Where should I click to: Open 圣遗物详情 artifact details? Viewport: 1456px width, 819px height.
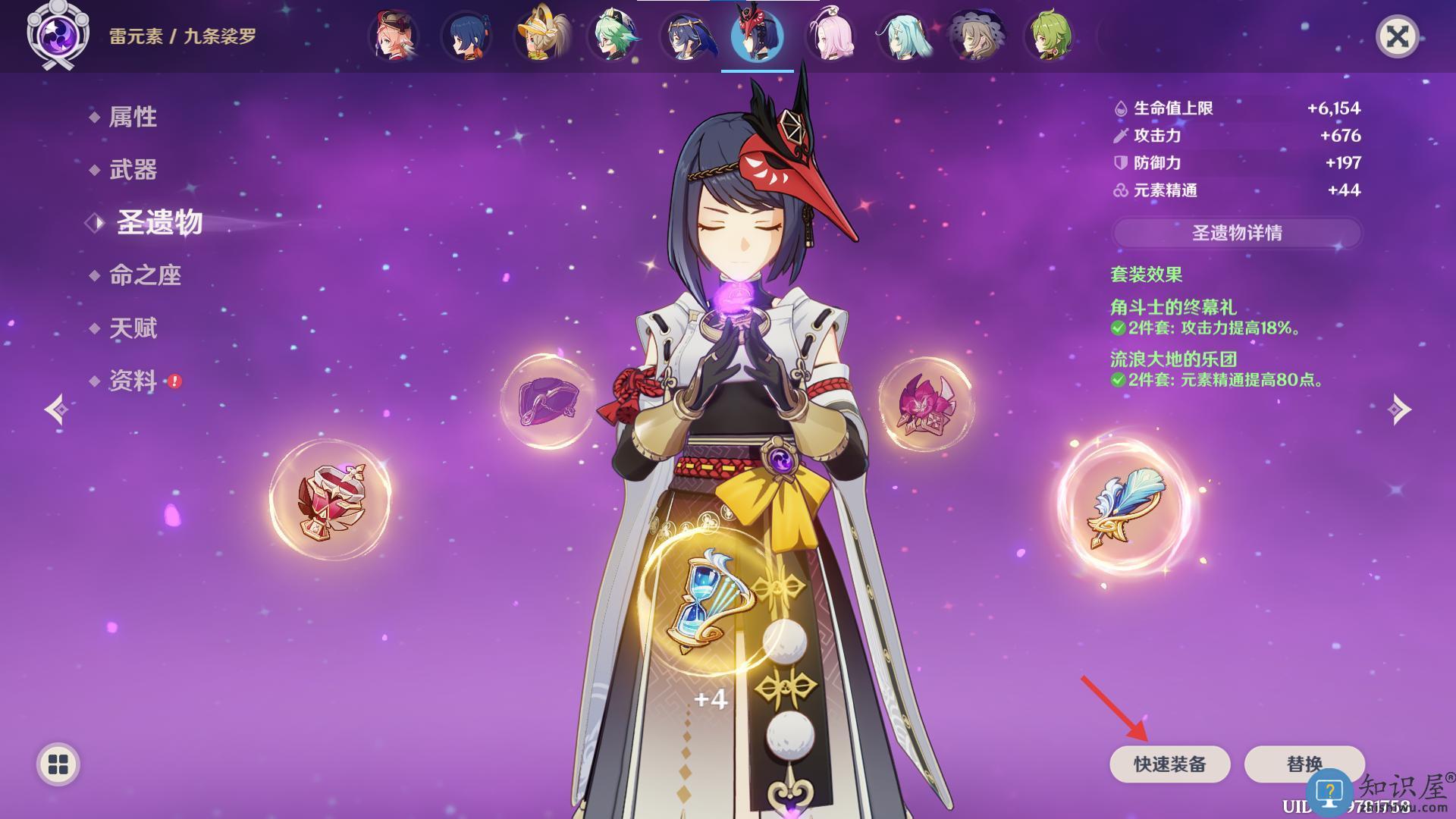(x=1237, y=233)
